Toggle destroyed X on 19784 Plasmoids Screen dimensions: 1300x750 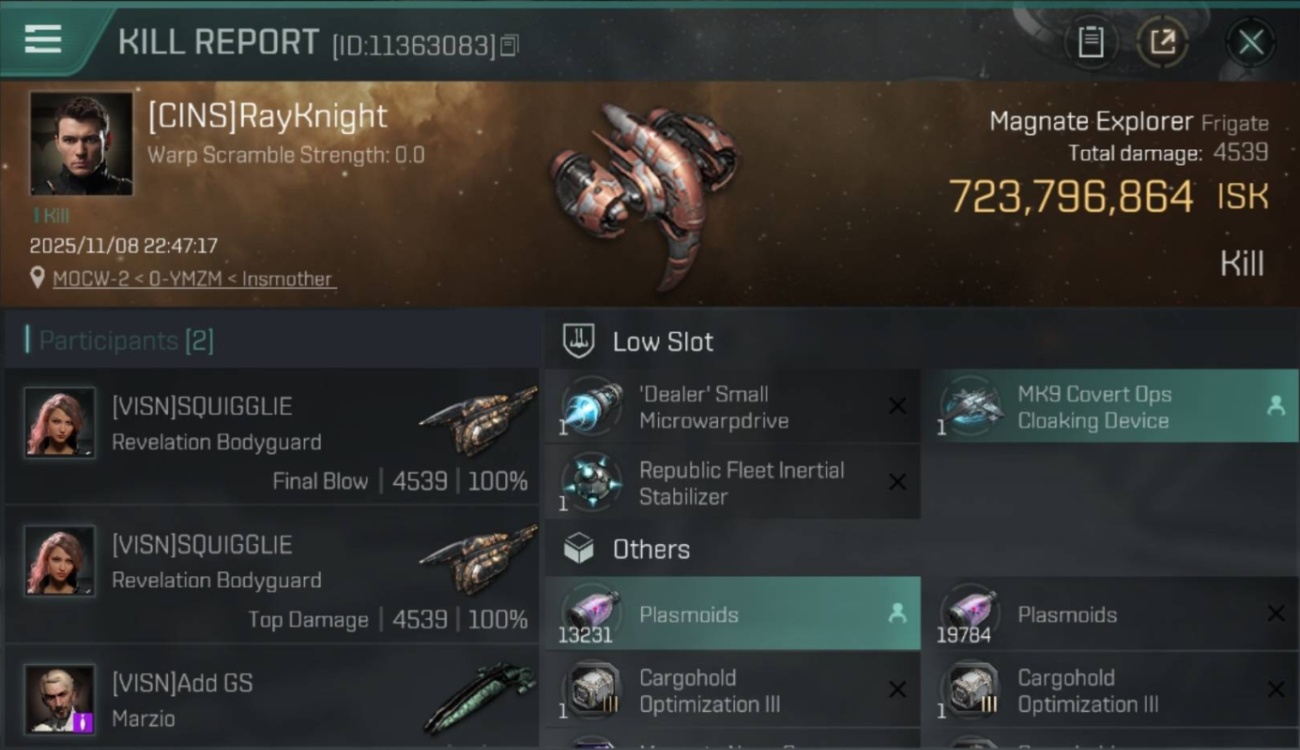click(x=1277, y=614)
